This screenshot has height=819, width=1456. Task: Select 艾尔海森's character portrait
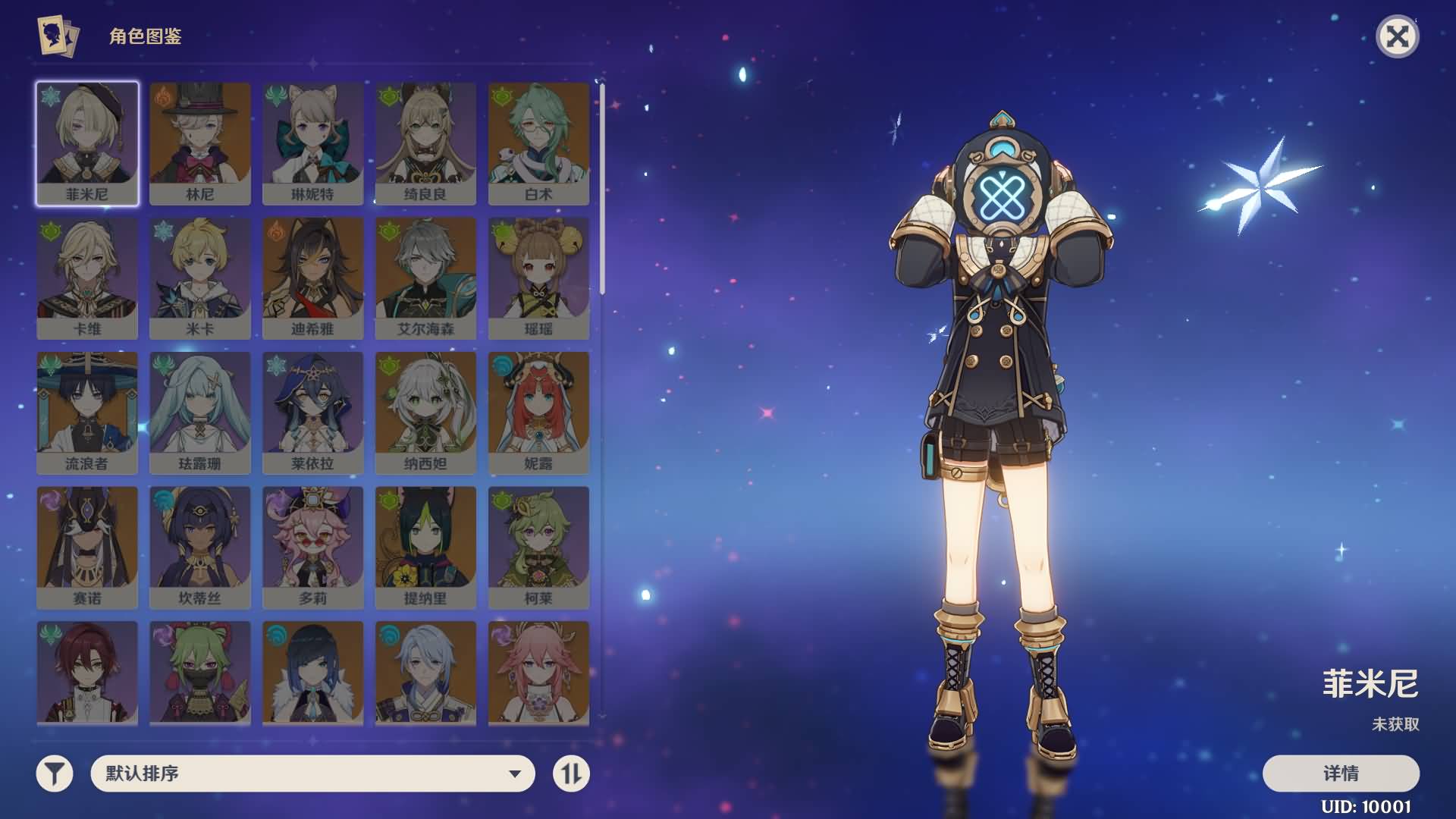click(x=426, y=277)
